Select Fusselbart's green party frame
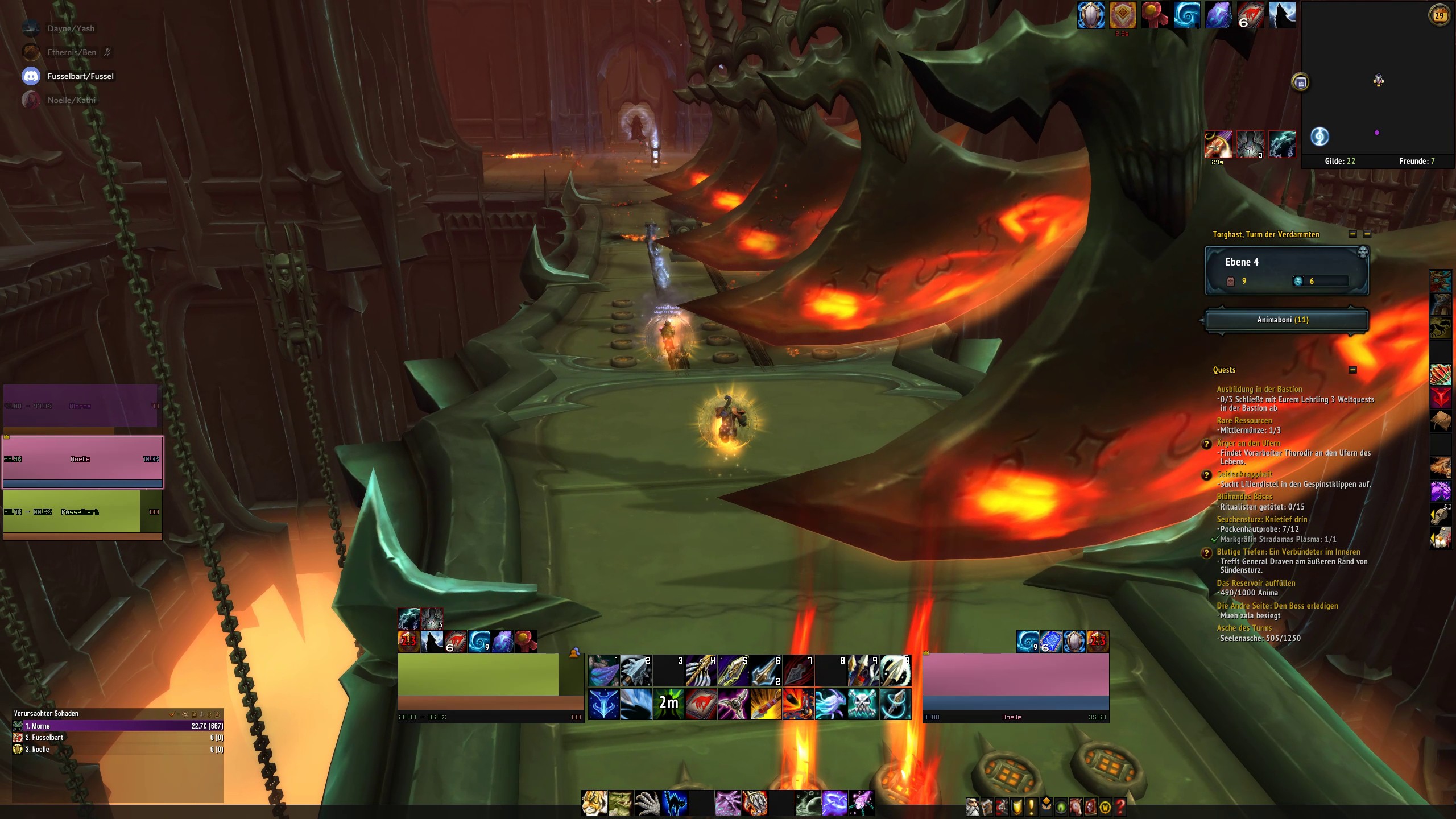The width and height of the screenshot is (1456, 819). [x=83, y=512]
